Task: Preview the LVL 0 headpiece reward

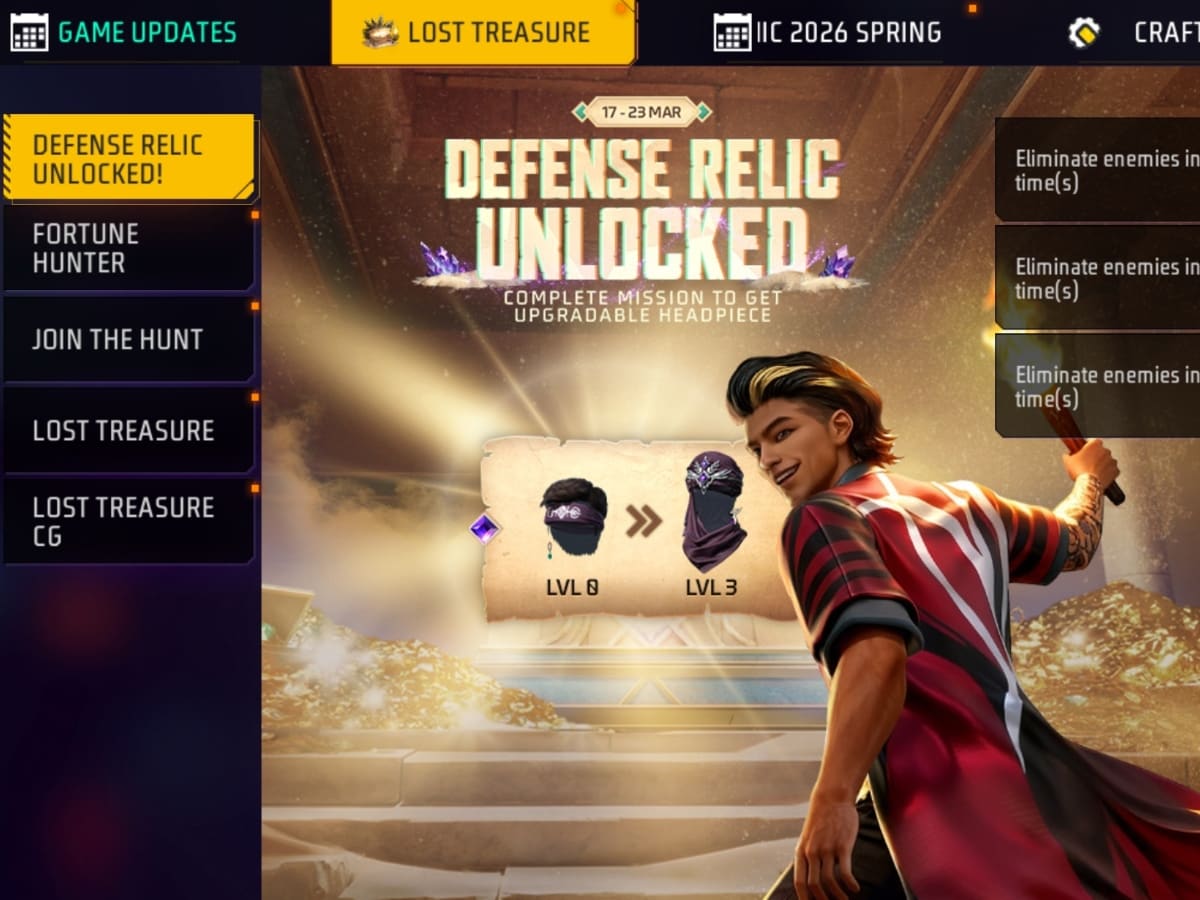Action: click(x=573, y=520)
